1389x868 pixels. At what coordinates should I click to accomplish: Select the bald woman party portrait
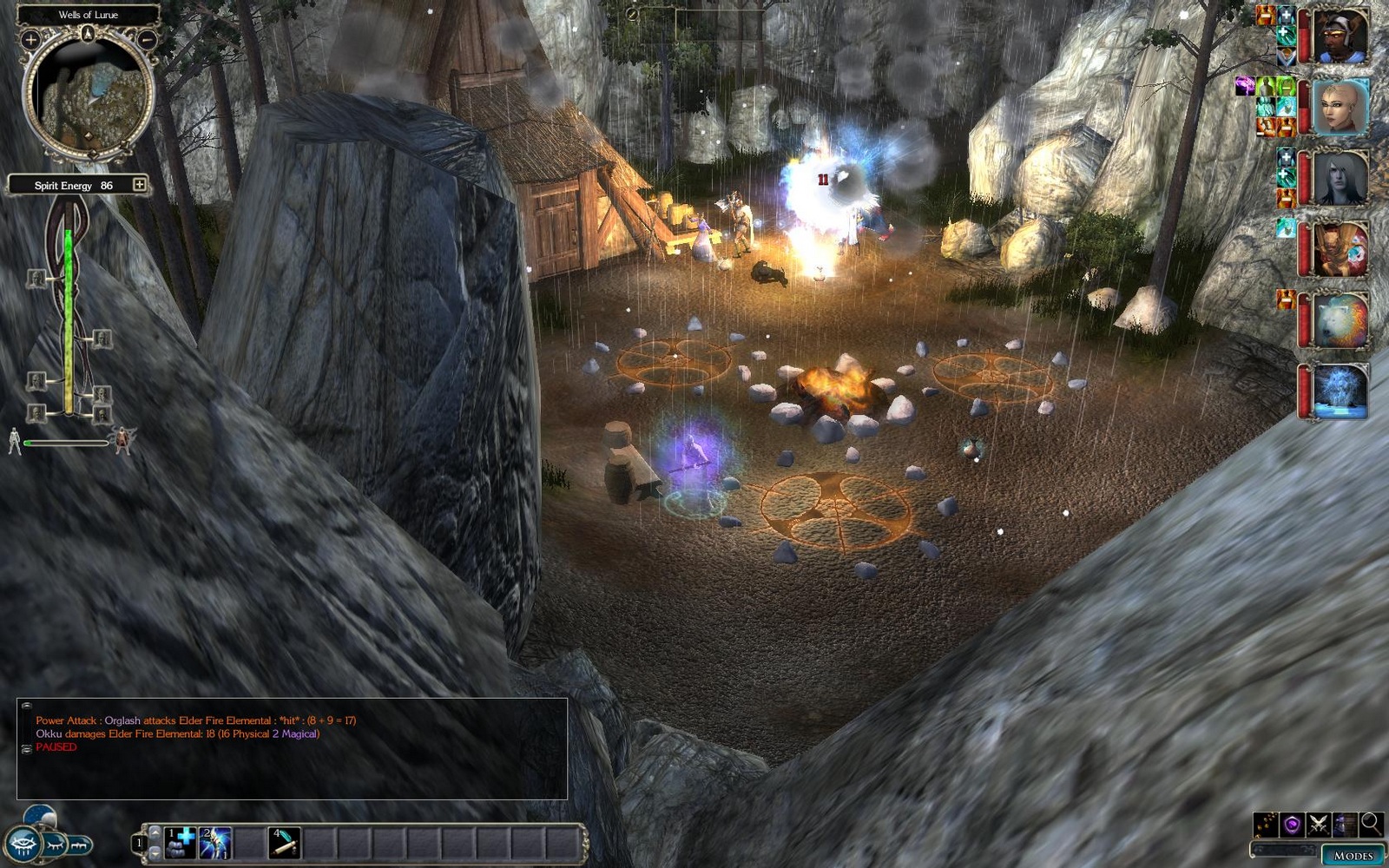coord(1340,106)
